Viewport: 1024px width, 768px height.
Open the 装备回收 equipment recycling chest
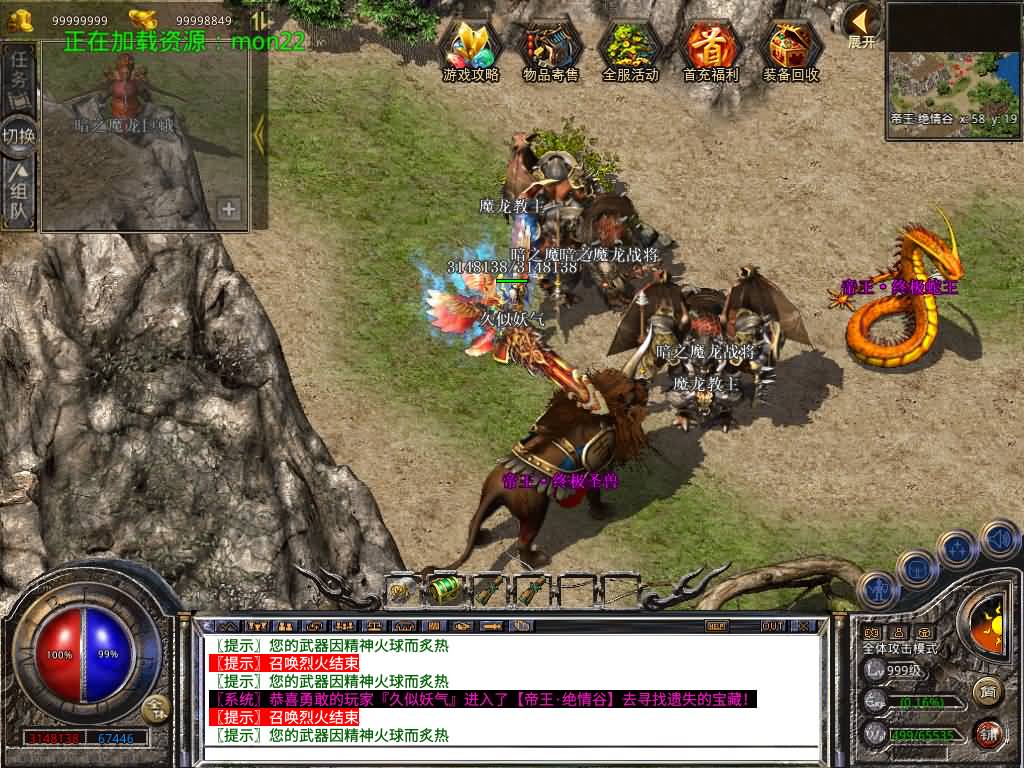(x=791, y=48)
